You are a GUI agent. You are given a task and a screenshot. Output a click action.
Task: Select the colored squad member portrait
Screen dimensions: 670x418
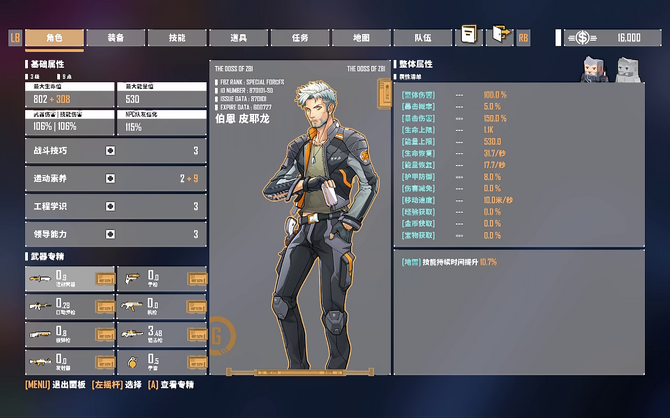tap(592, 67)
